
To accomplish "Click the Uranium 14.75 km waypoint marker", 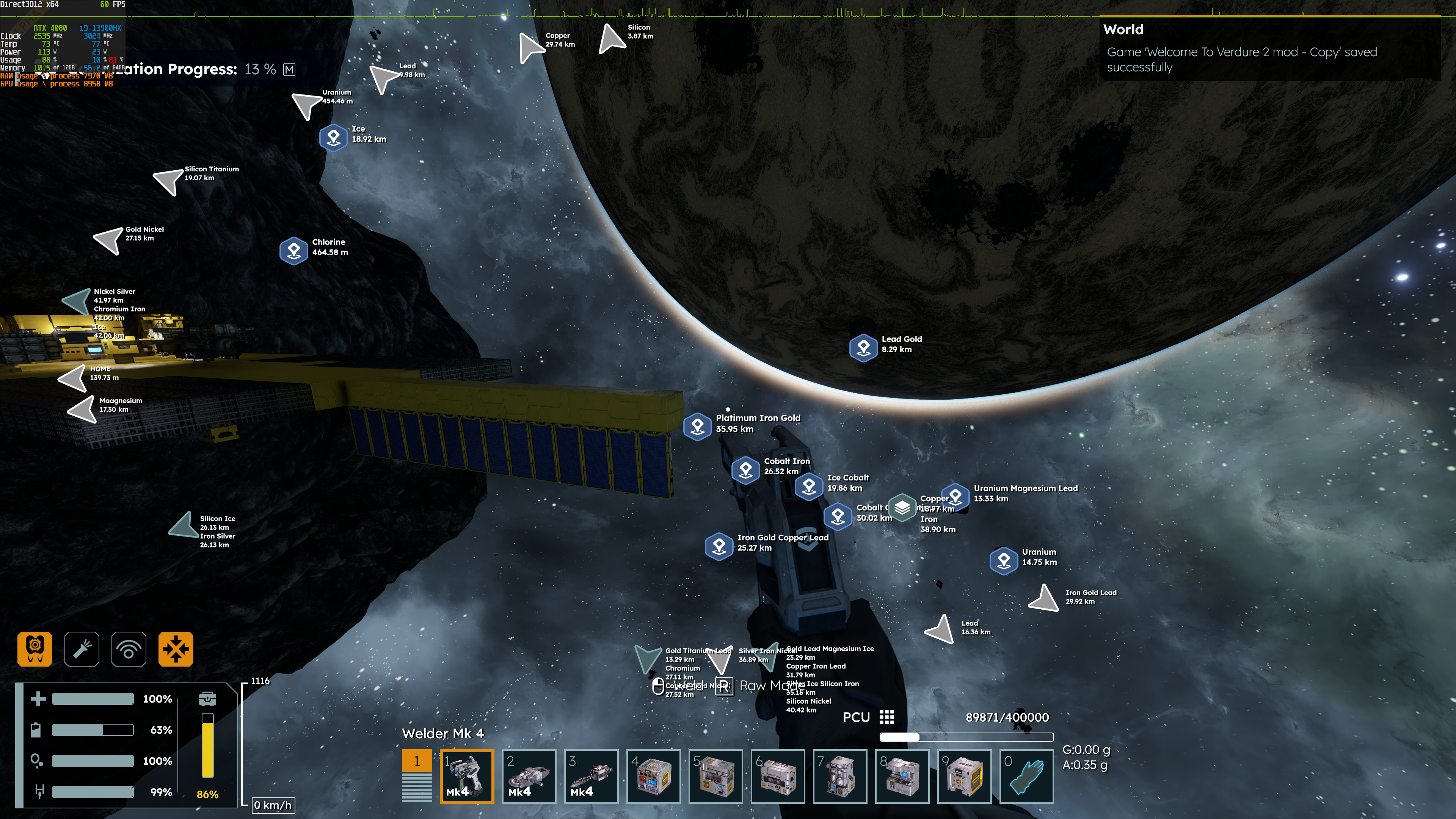I will point(1003,560).
